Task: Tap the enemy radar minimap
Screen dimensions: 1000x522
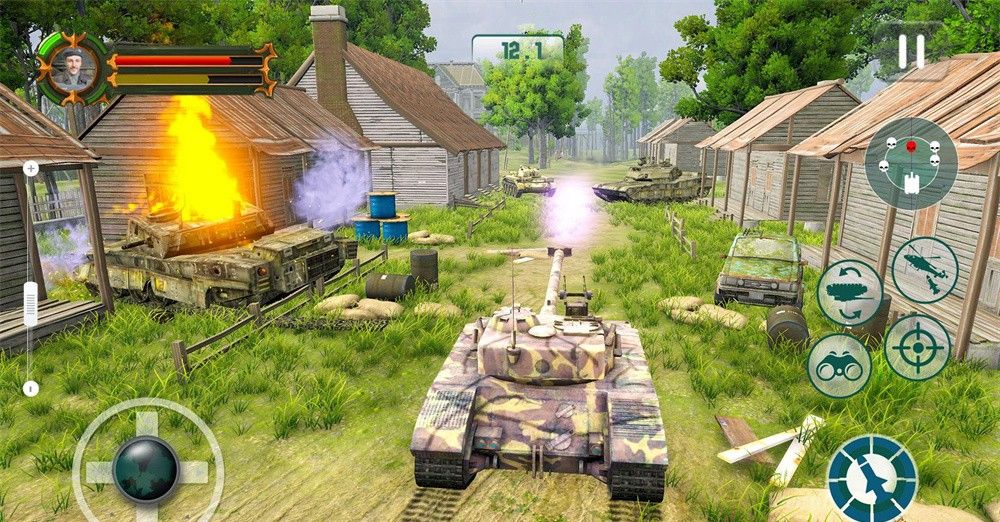Action: 910,163
